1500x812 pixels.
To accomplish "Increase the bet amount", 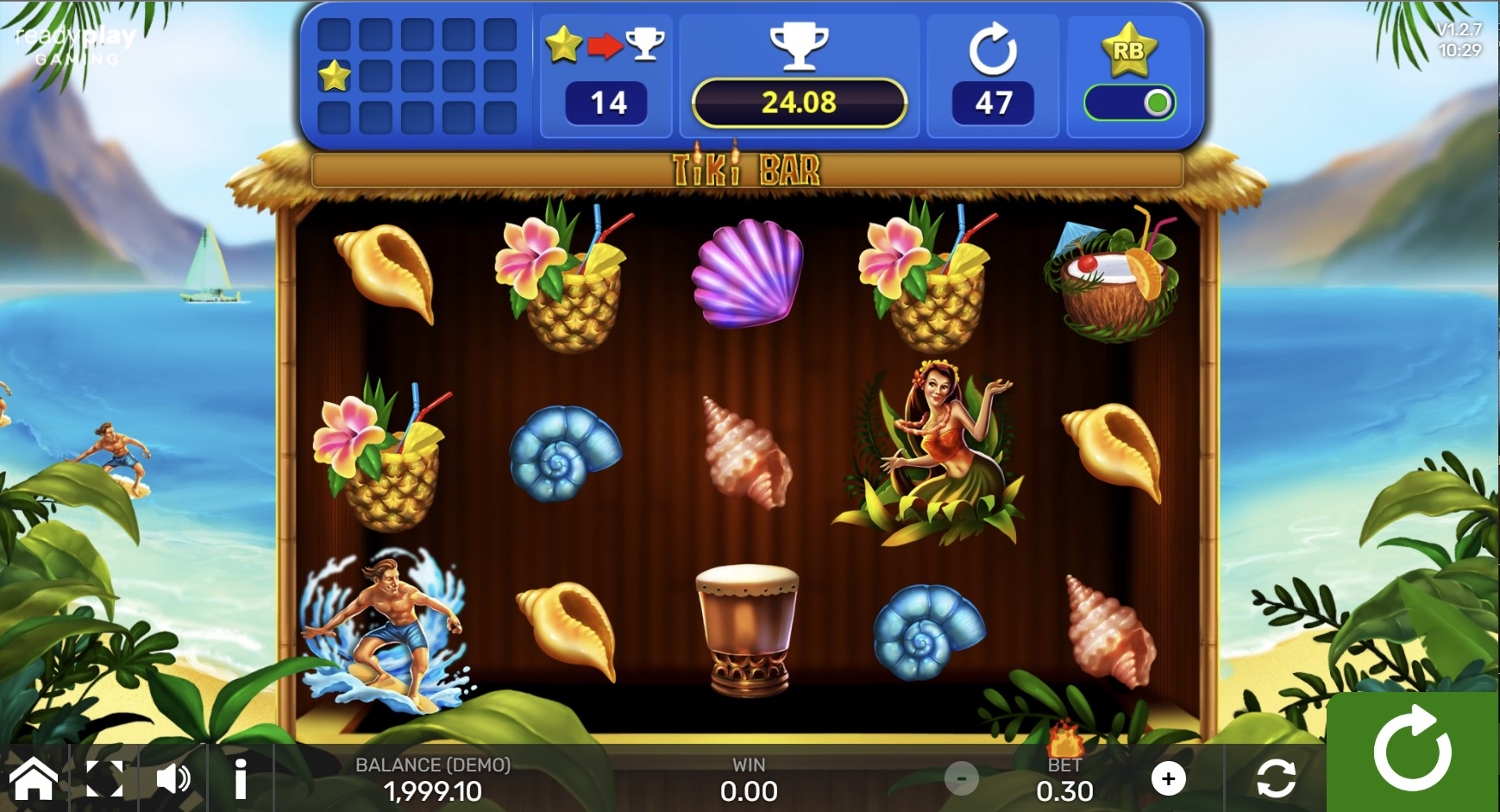I will [1167, 778].
